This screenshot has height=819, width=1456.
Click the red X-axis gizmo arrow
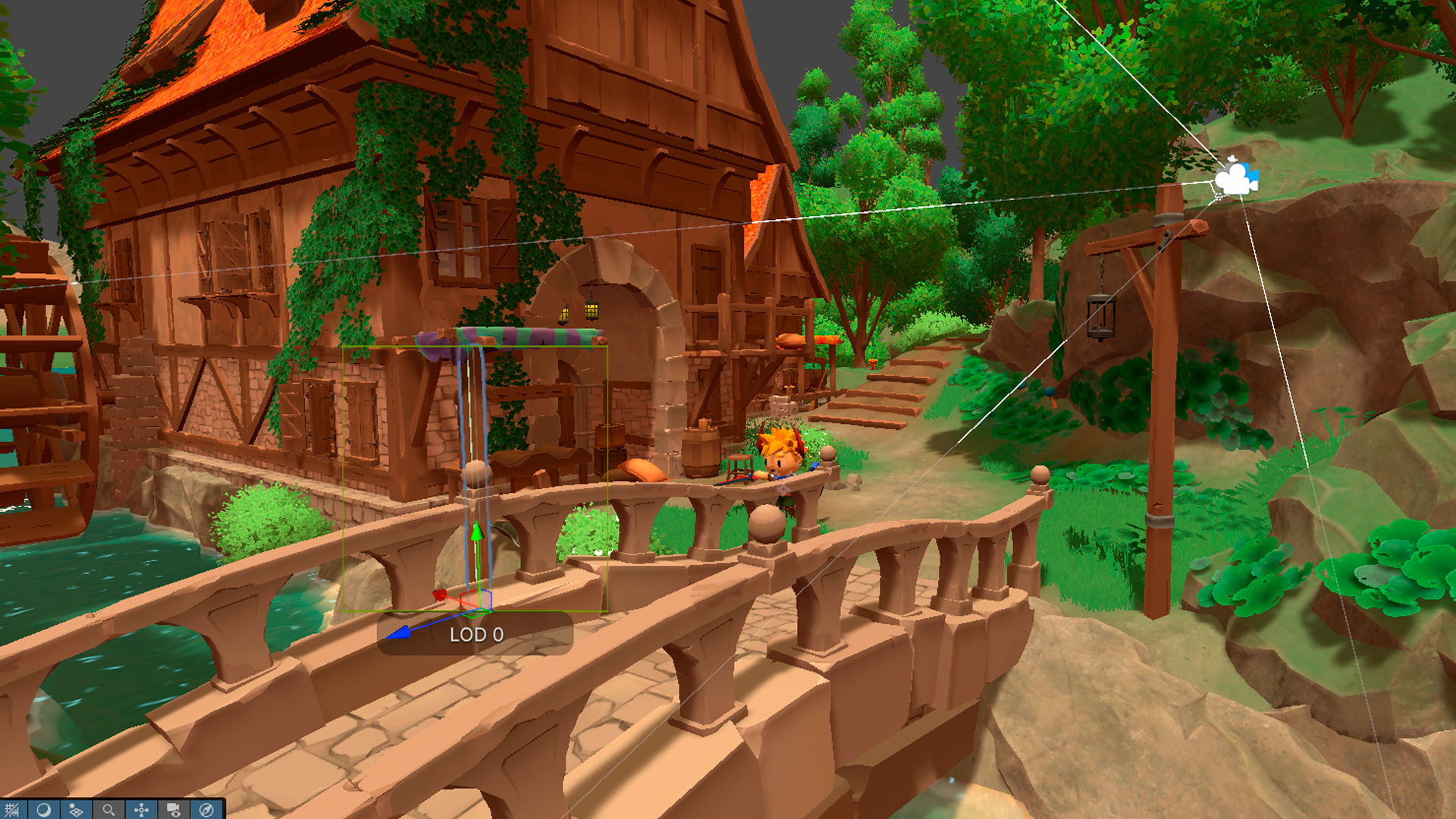pyautogui.click(x=439, y=595)
